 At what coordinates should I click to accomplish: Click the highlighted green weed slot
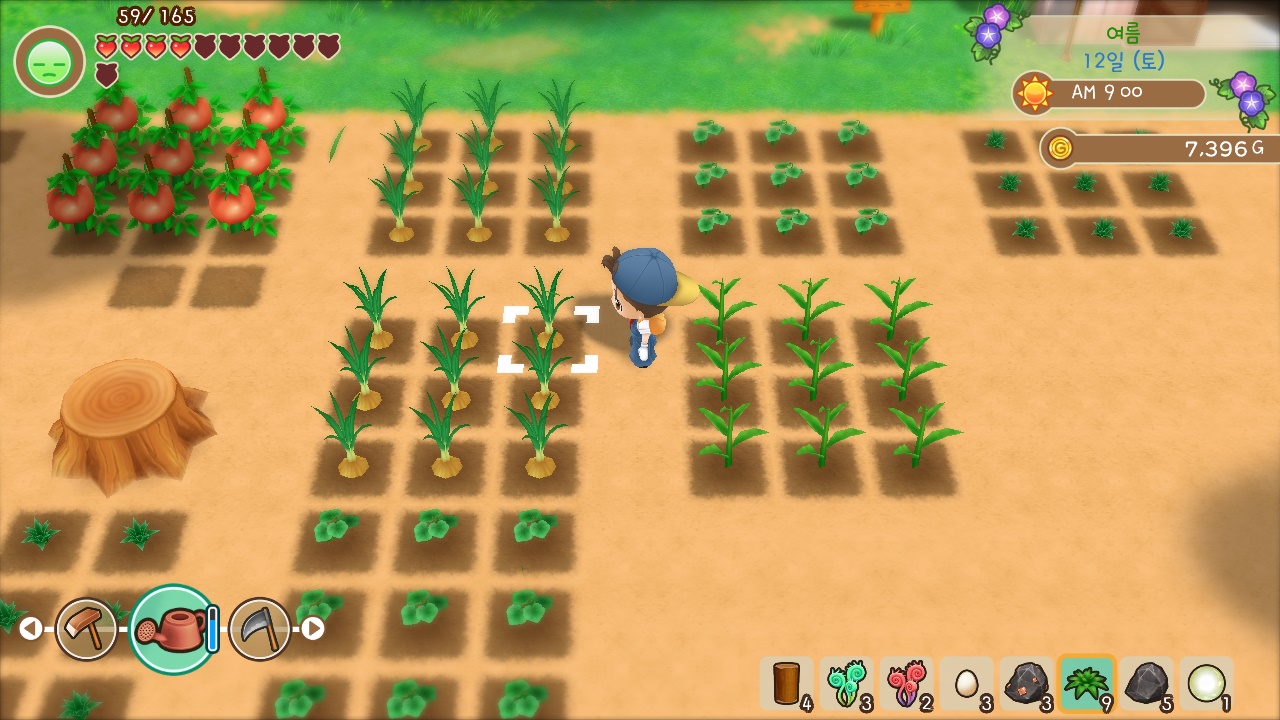coord(1086,684)
